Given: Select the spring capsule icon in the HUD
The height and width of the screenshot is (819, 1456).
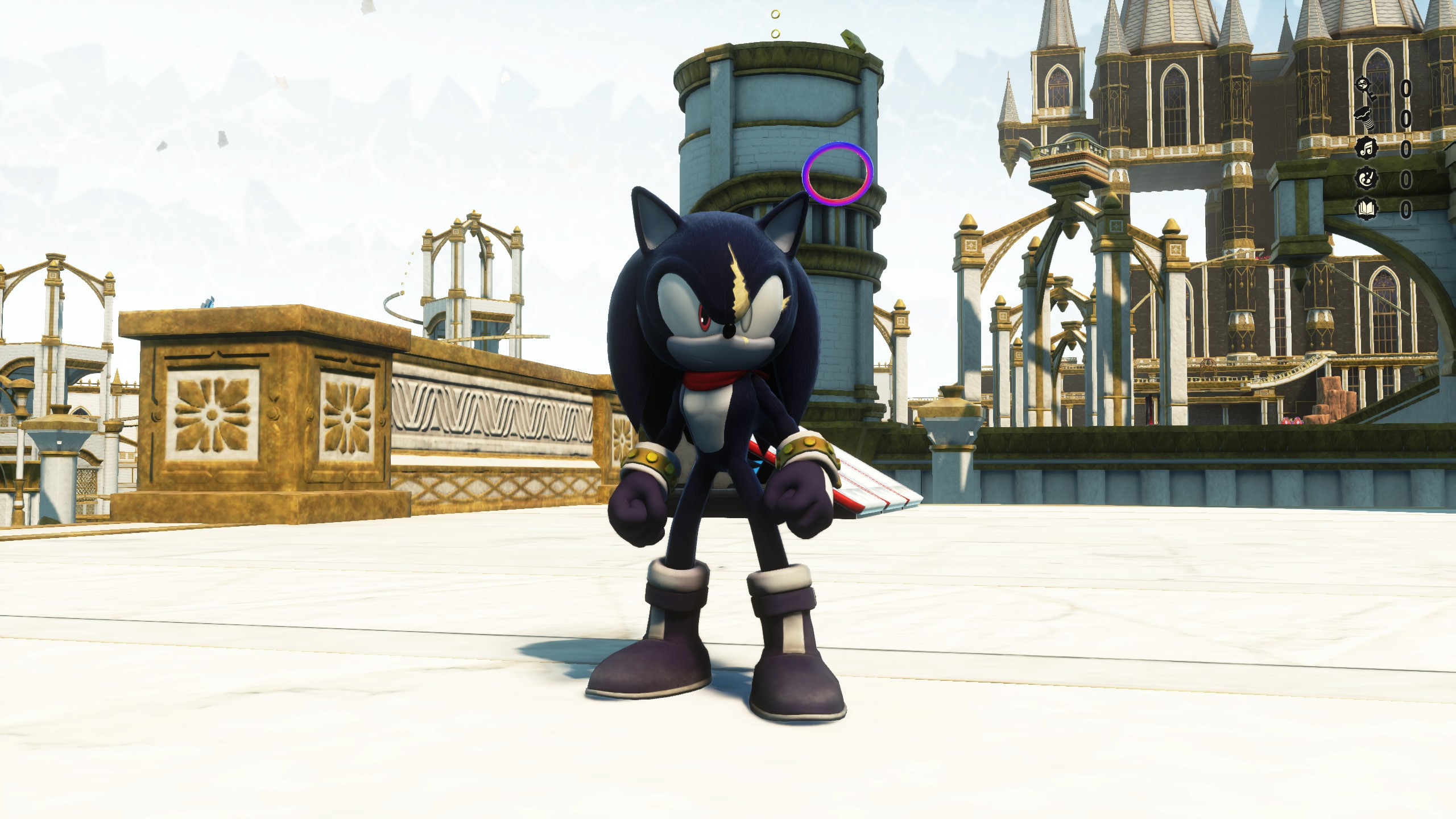Looking at the screenshot, I should tap(1365, 118).
